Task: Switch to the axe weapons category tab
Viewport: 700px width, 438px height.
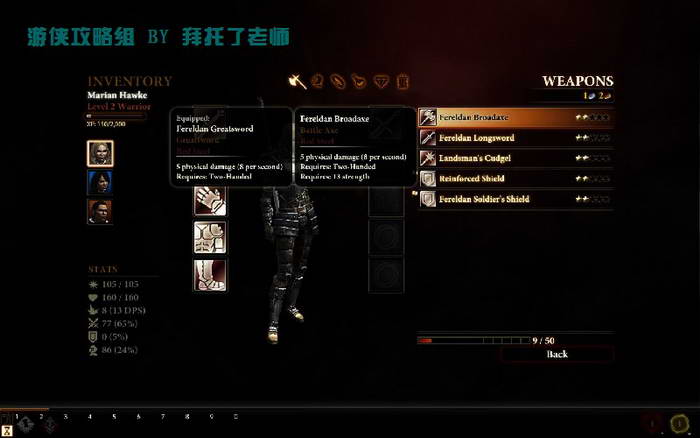Action: [297, 81]
